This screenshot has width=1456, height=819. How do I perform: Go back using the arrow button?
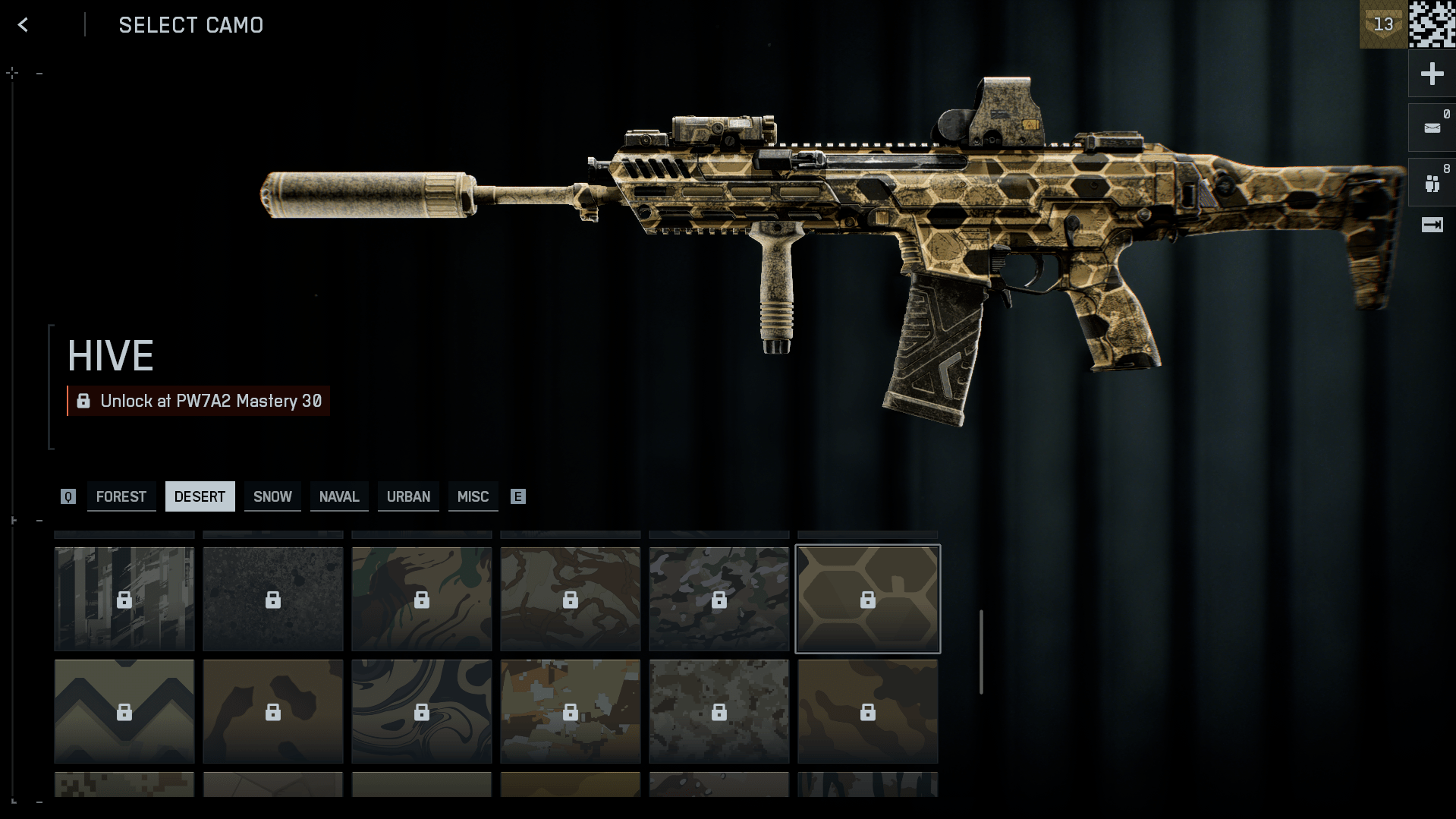tap(23, 25)
